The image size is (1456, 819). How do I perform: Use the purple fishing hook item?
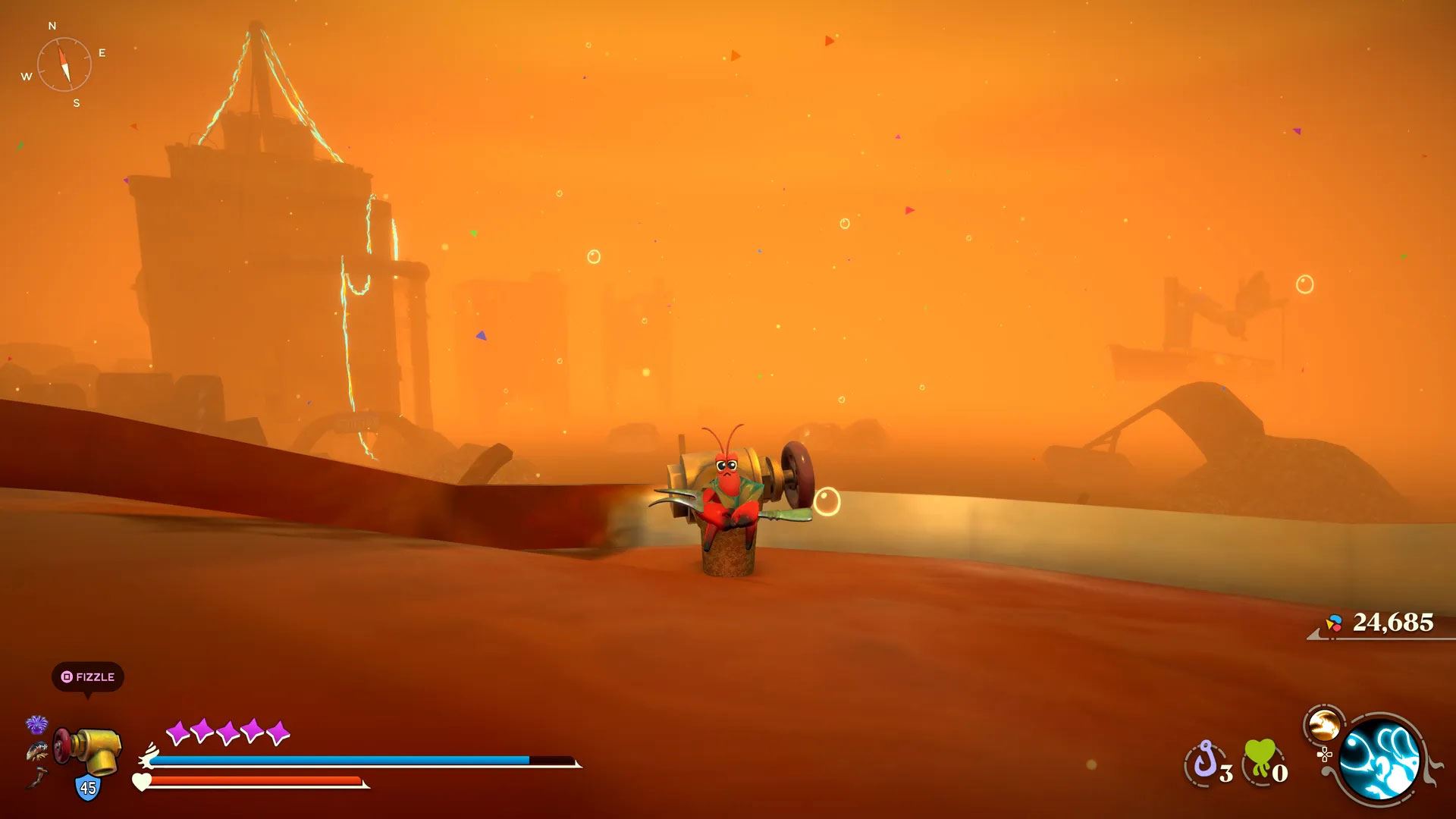tap(1206, 761)
